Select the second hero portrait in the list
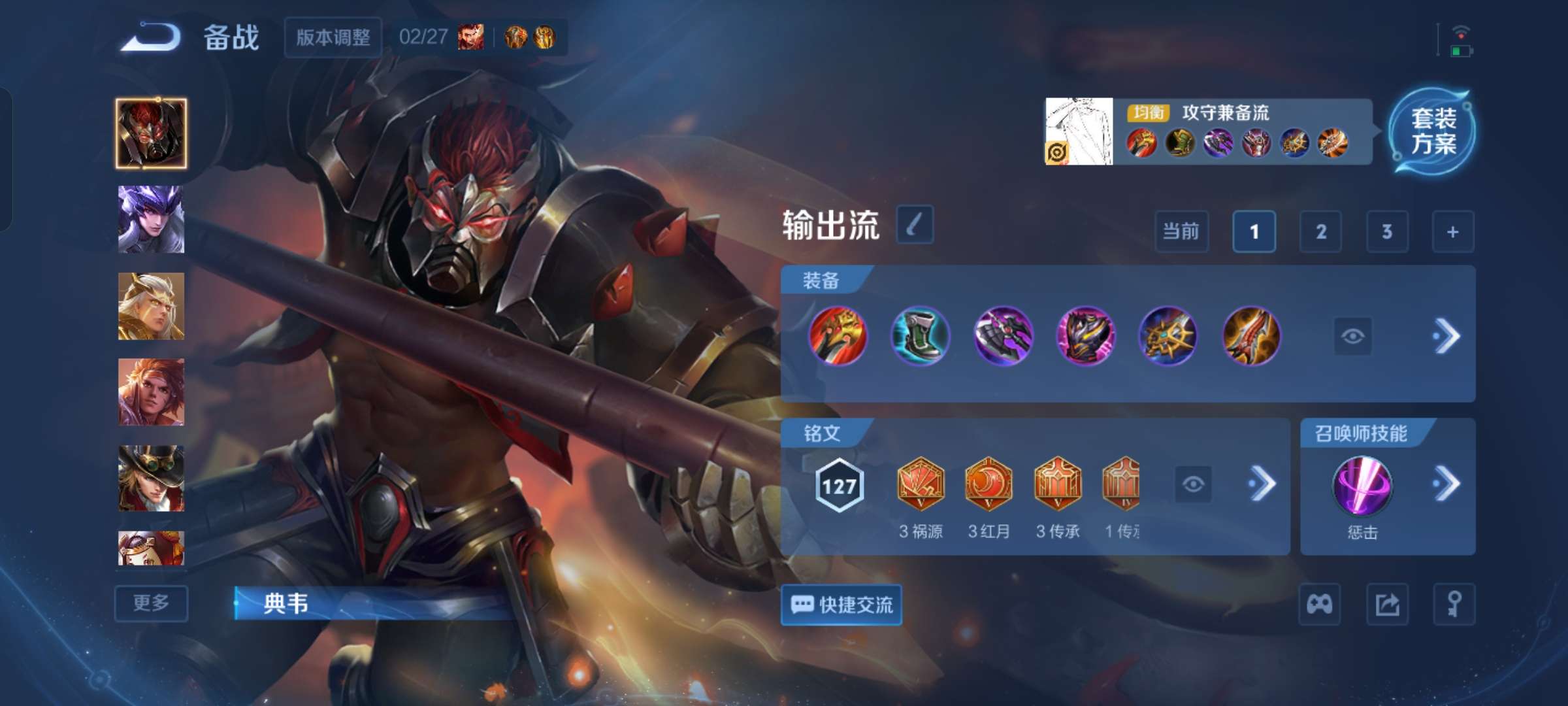Image resolution: width=1568 pixels, height=706 pixels. pos(150,220)
